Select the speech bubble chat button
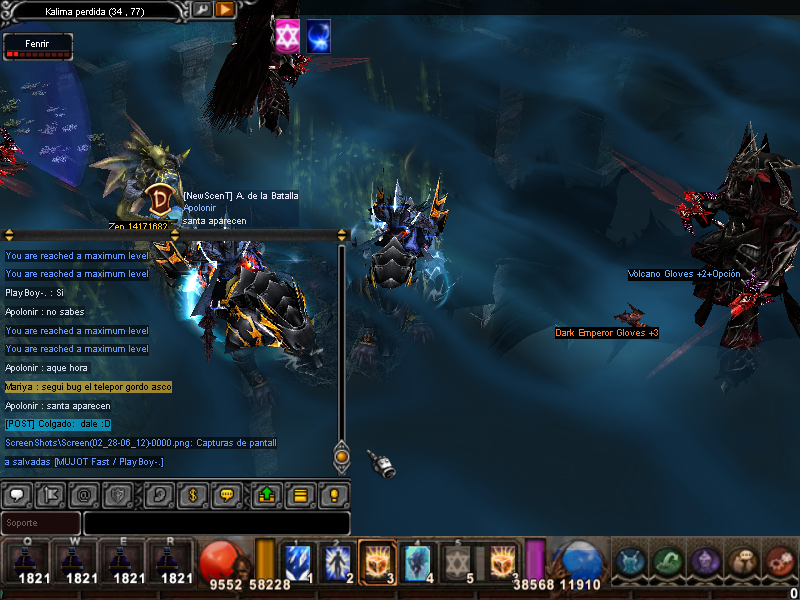Image resolution: width=800 pixels, height=600 pixels. pyautogui.click(x=17, y=494)
